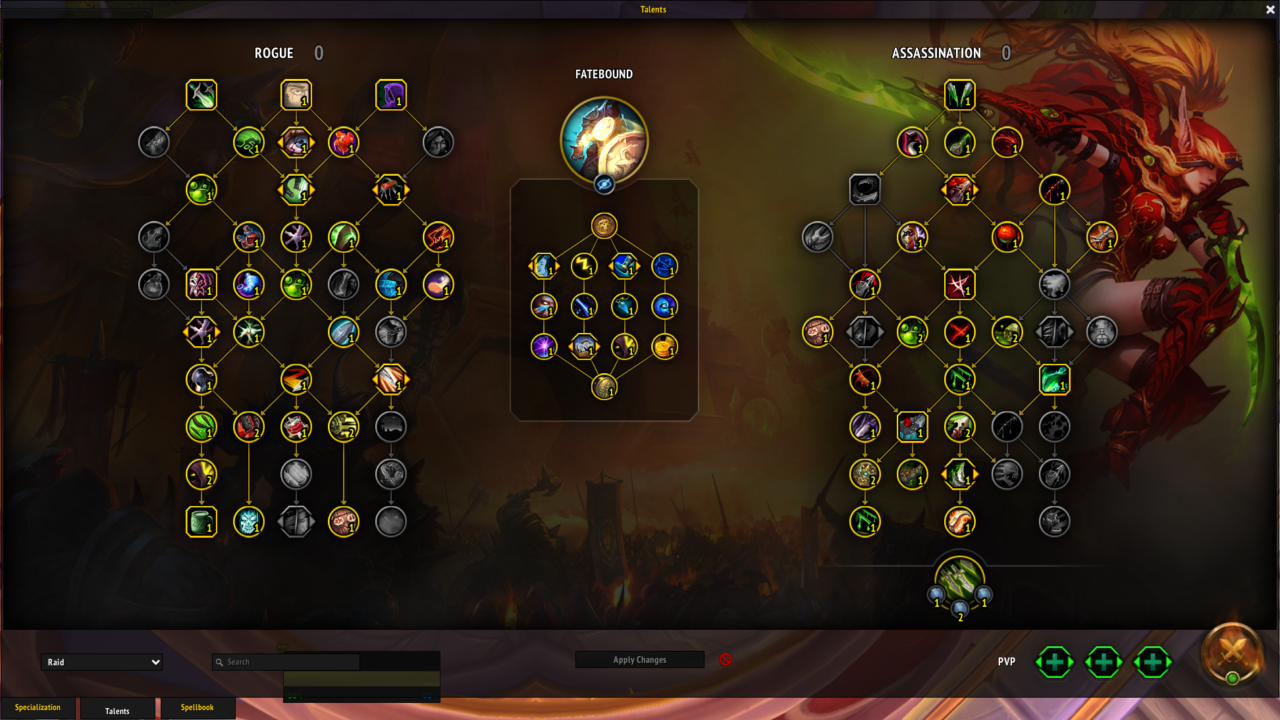Close the Talents window
The height and width of the screenshot is (720, 1280).
[x=1269, y=9]
